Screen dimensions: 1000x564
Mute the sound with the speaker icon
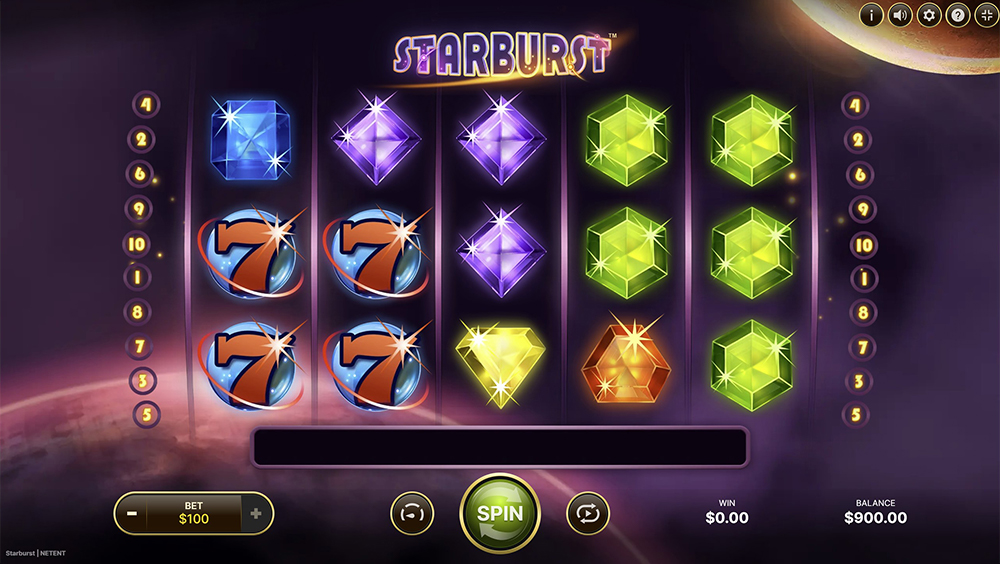click(x=901, y=15)
